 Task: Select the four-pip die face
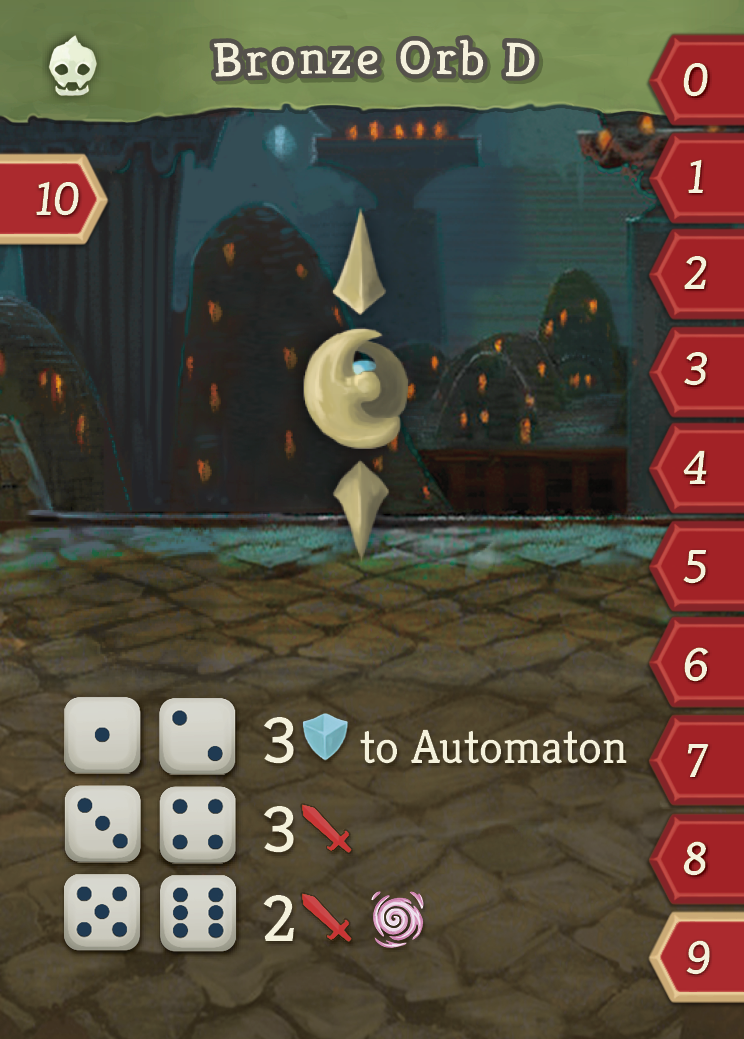point(198,824)
